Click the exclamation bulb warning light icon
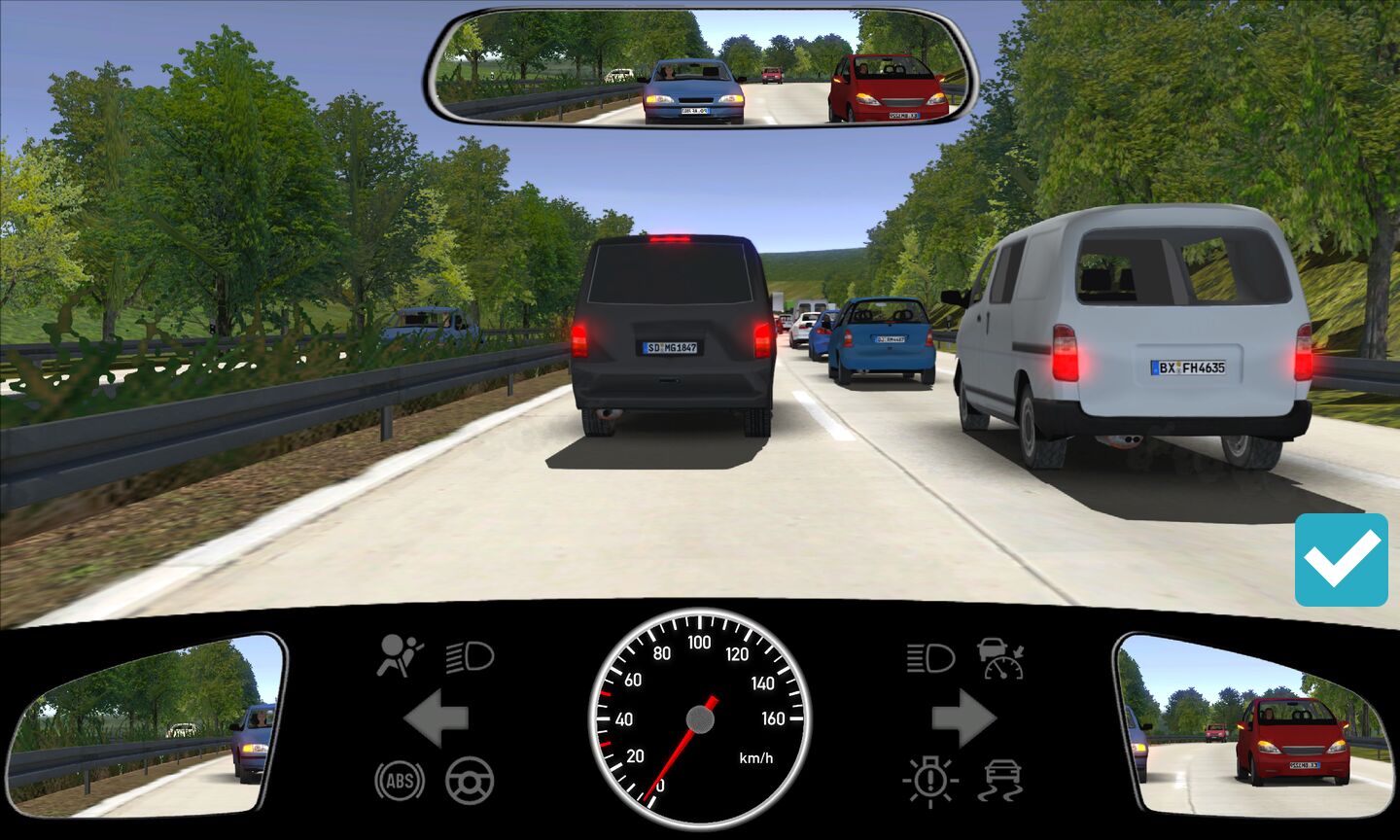Screen dimensions: 1400x840 tap(930, 780)
